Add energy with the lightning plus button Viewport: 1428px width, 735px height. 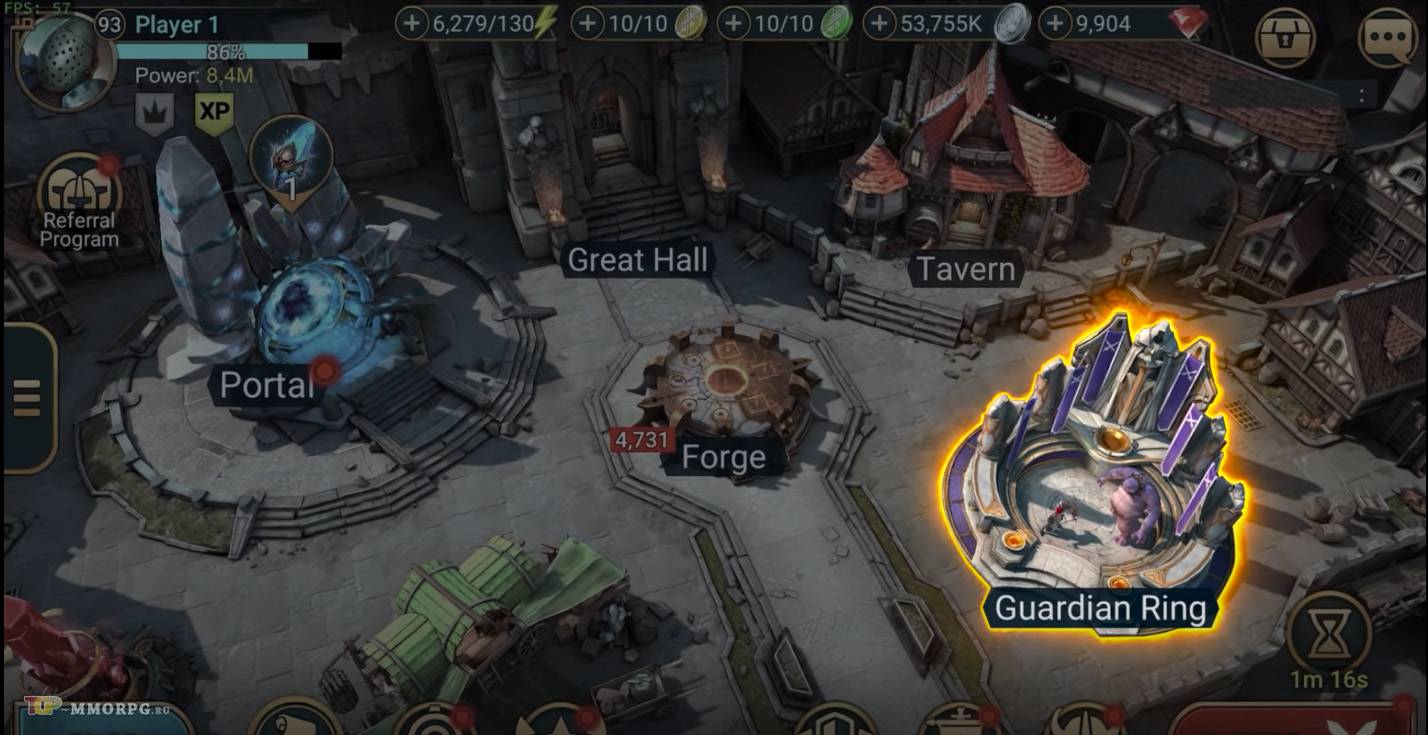pos(413,23)
